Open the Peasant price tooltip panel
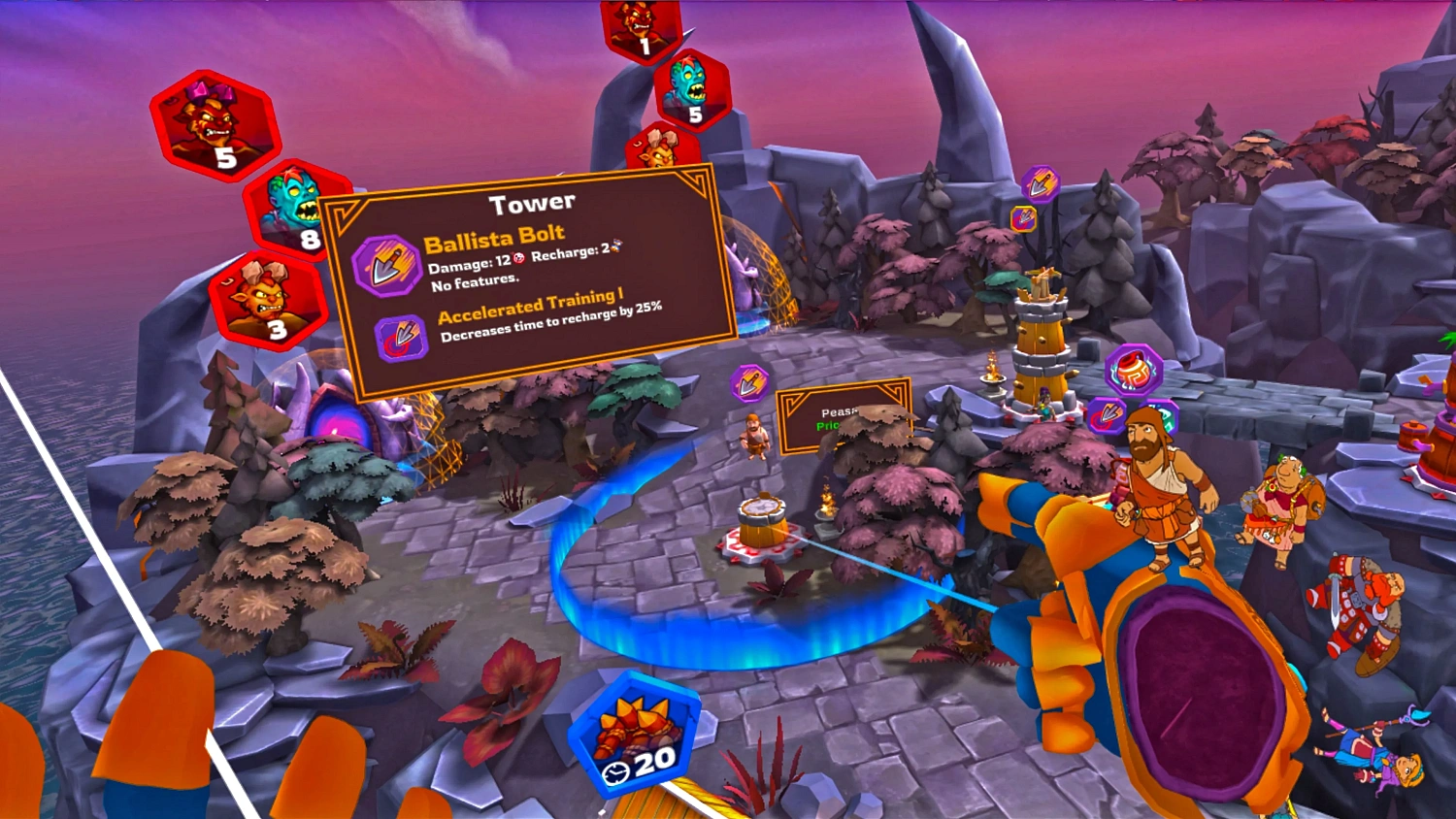This screenshot has width=1456, height=819. 841,416
